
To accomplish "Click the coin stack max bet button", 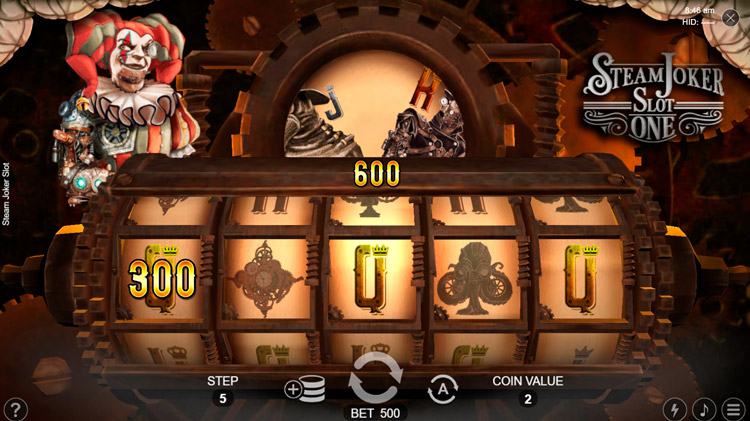I will (x=304, y=390).
